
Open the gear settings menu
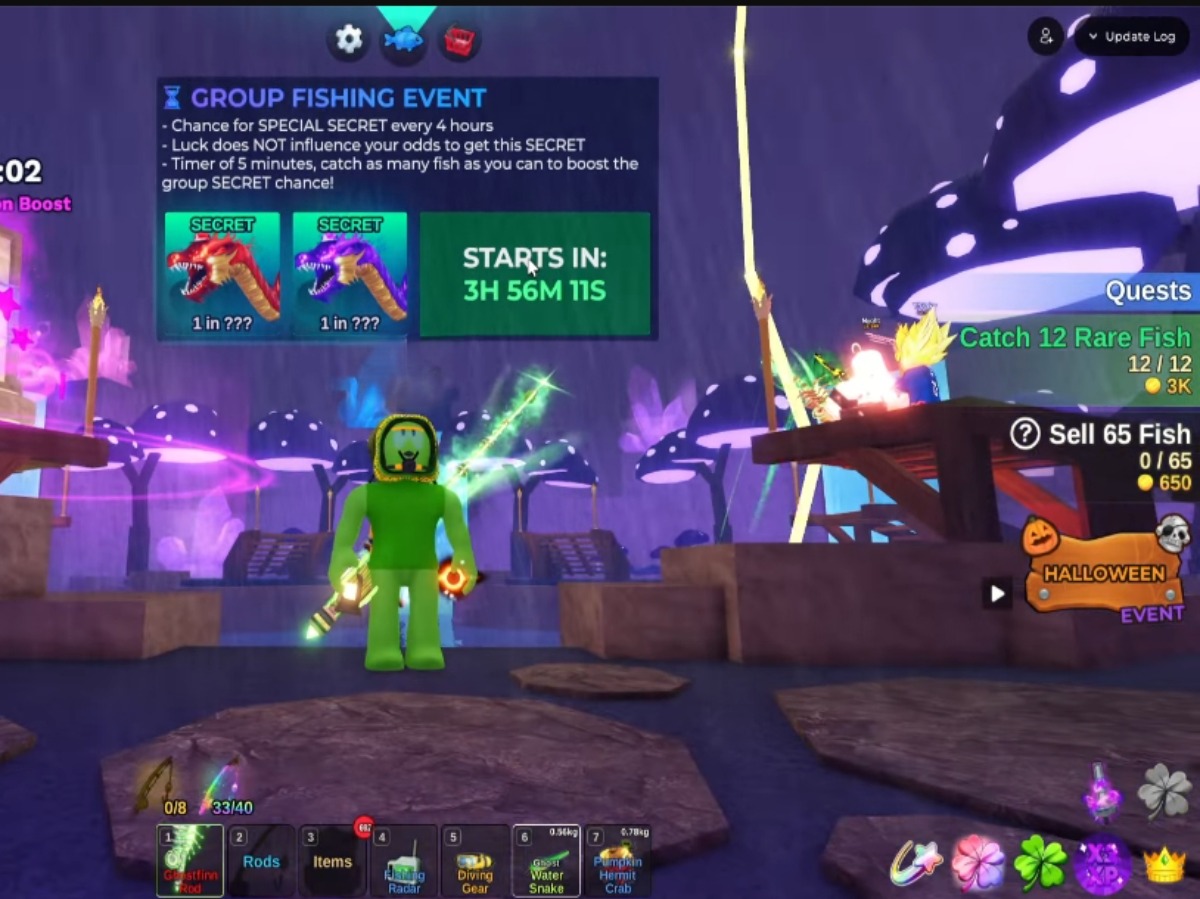(x=348, y=40)
